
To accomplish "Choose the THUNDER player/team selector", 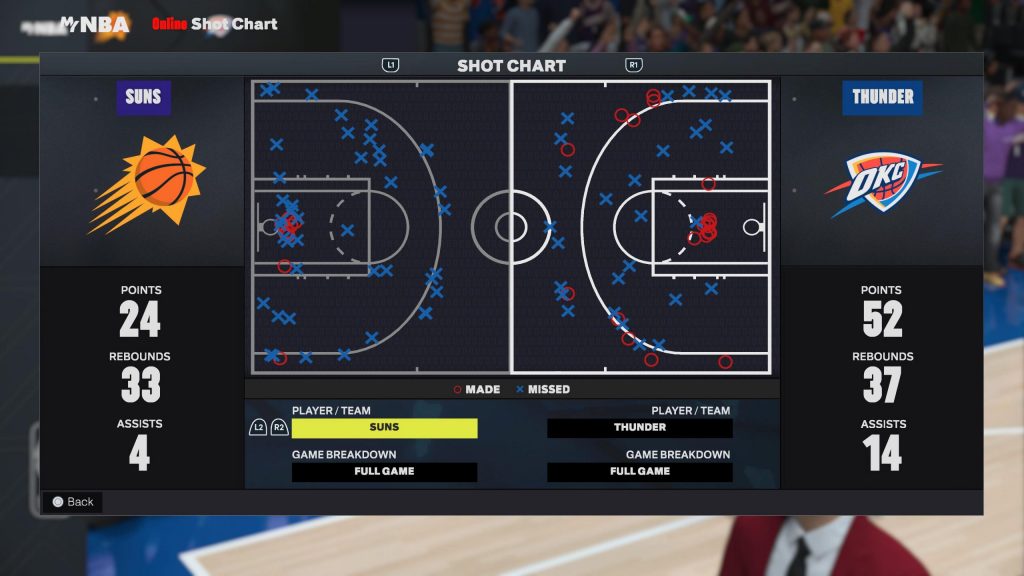I will [x=640, y=428].
